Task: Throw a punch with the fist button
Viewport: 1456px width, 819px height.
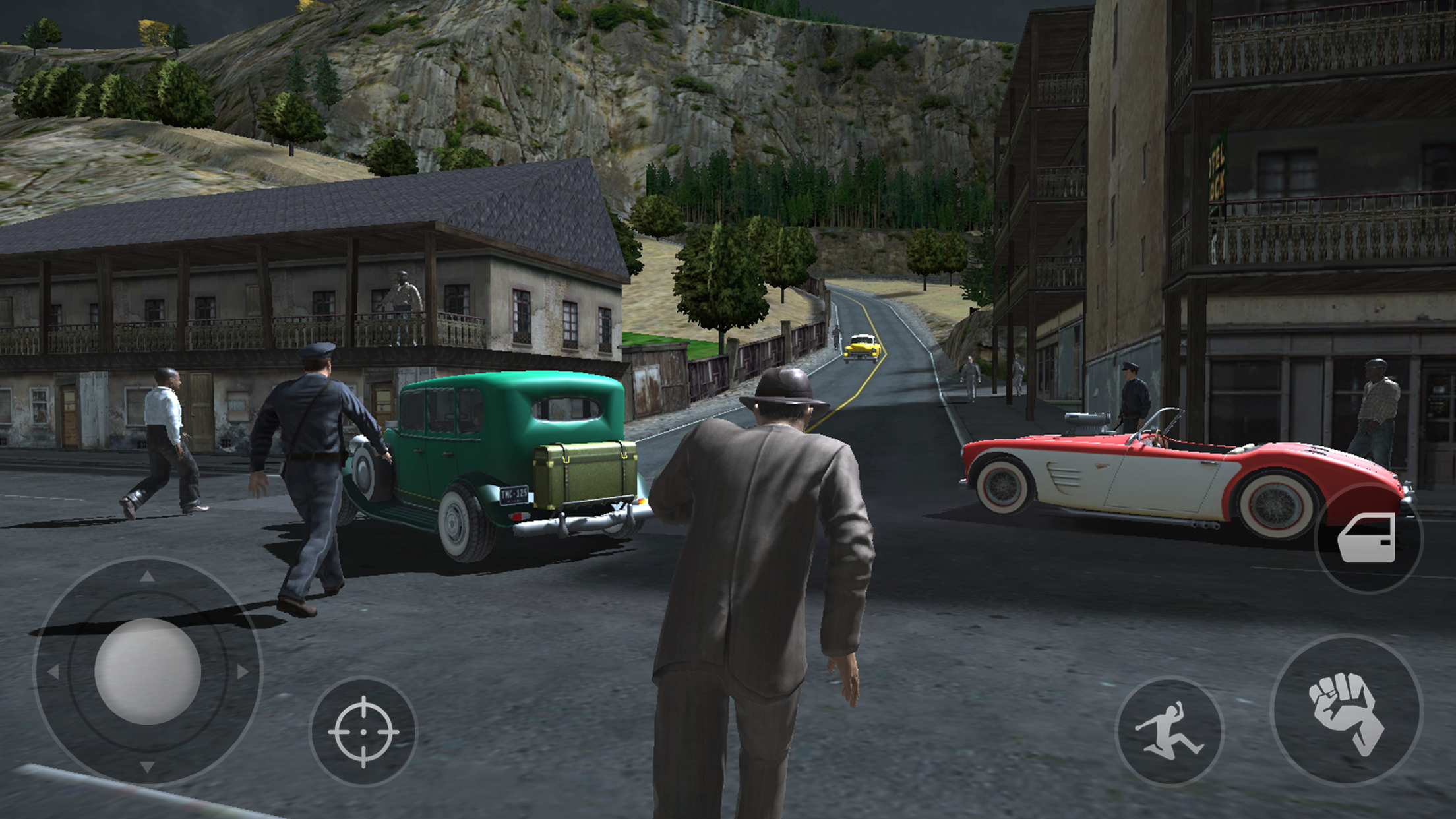Action: 1346,711
